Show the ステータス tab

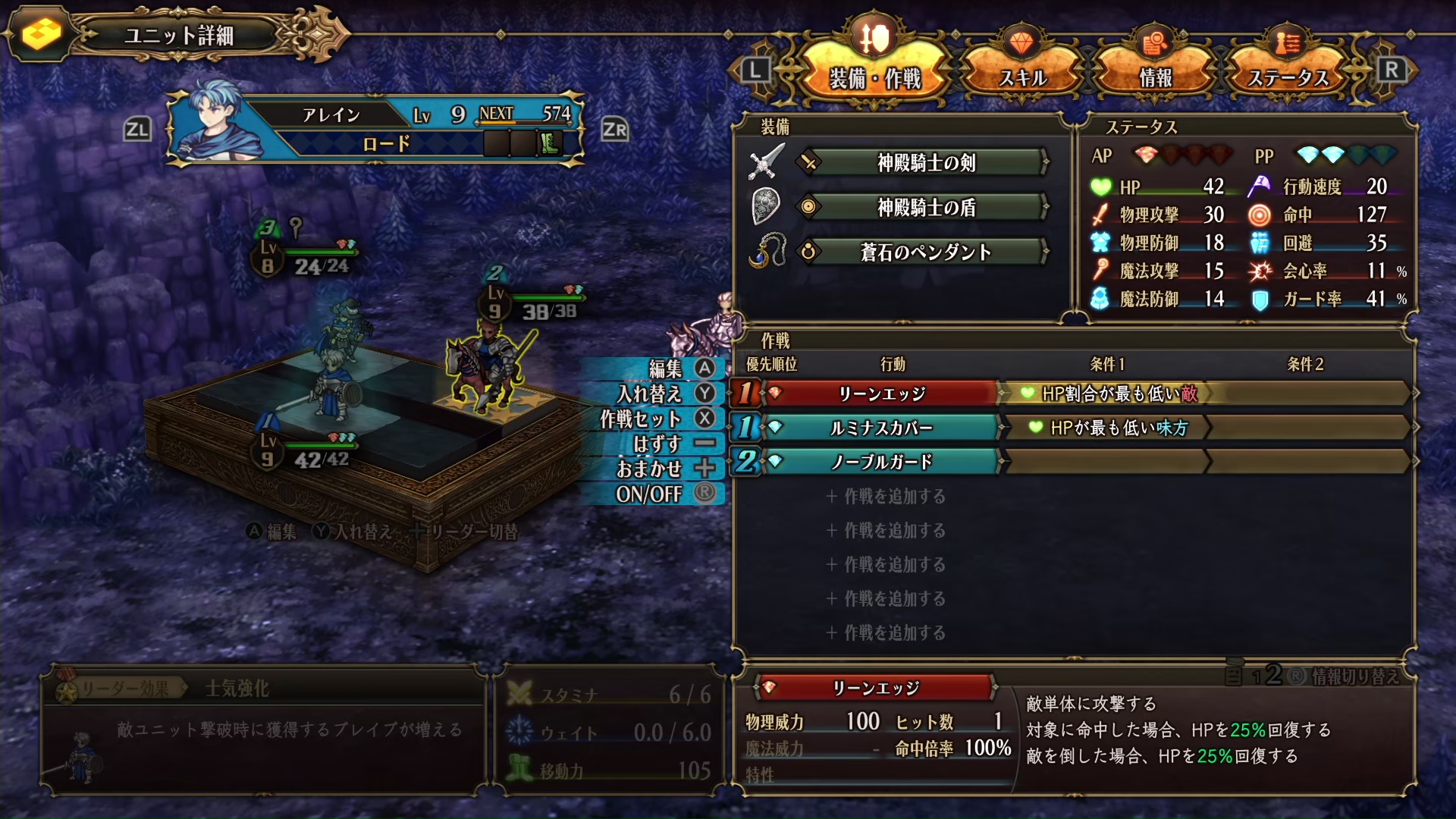point(1288,77)
